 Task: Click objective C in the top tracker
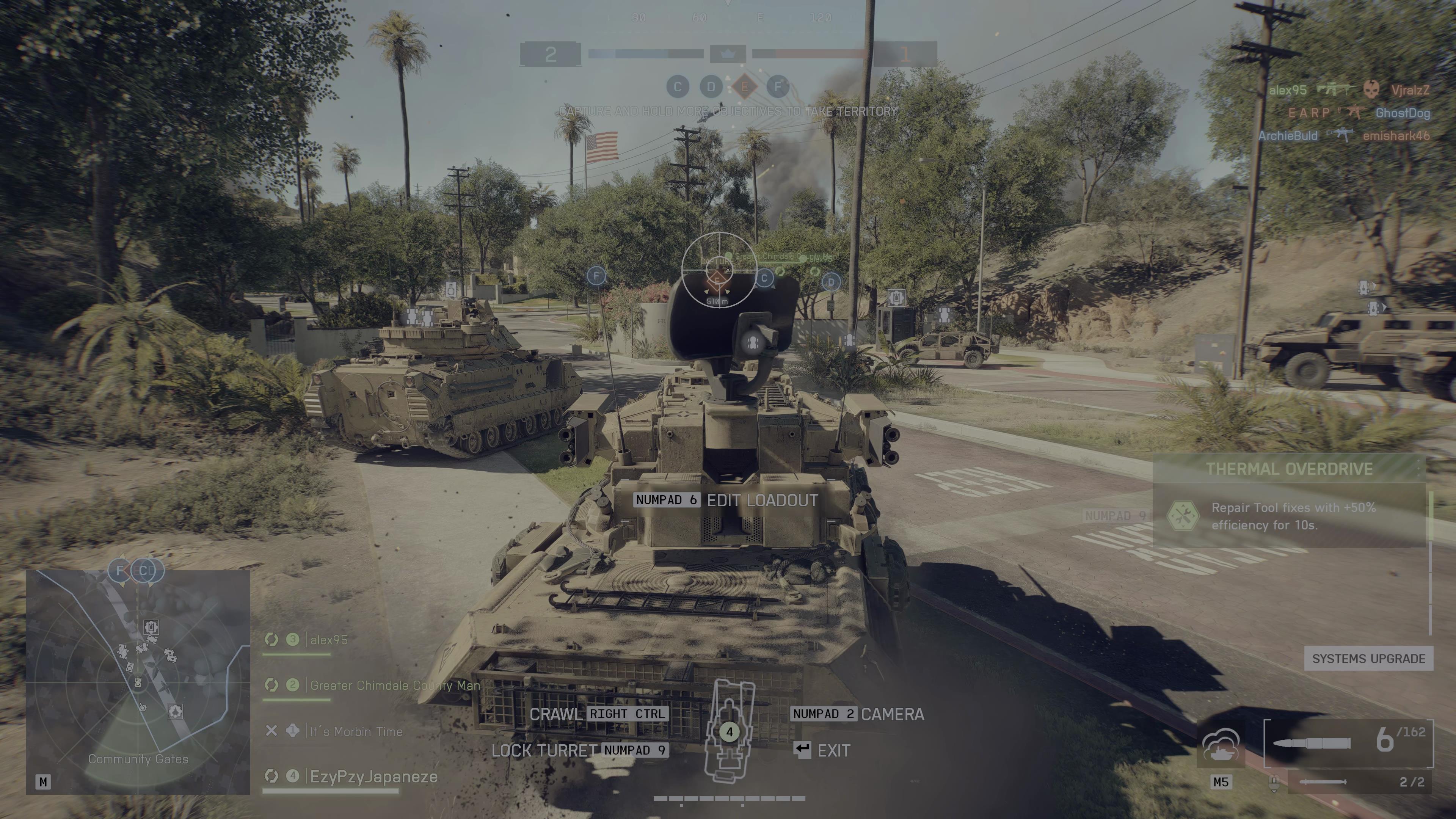[678, 86]
